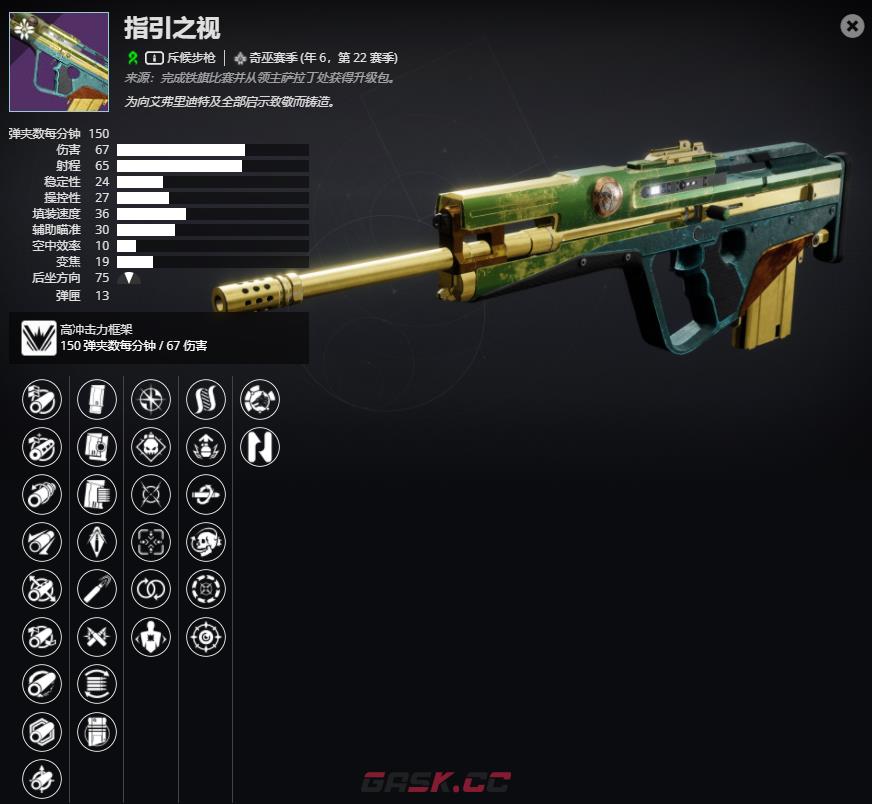Pick the corner brackets with inward arrows perk
Image resolution: width=872 pixels, height=804 pixels.
tap(151, 542)
